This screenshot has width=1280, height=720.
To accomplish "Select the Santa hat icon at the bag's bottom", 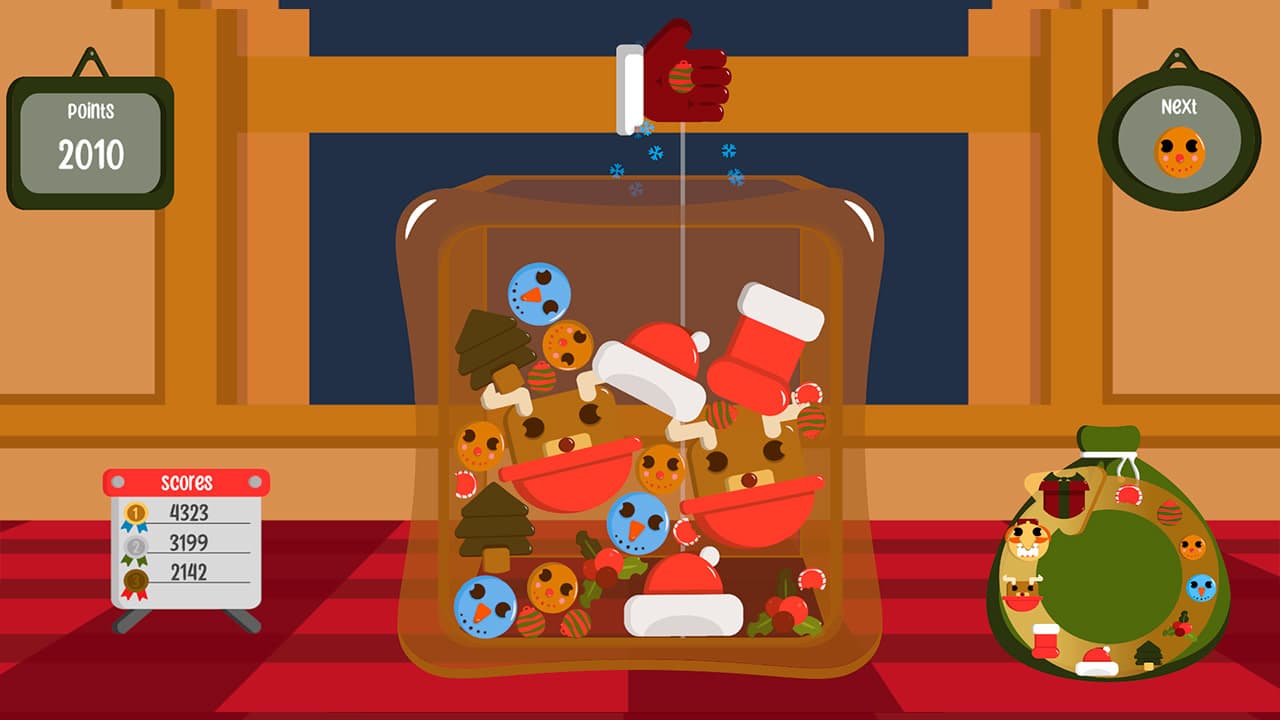I will [x=1096, y=659].
